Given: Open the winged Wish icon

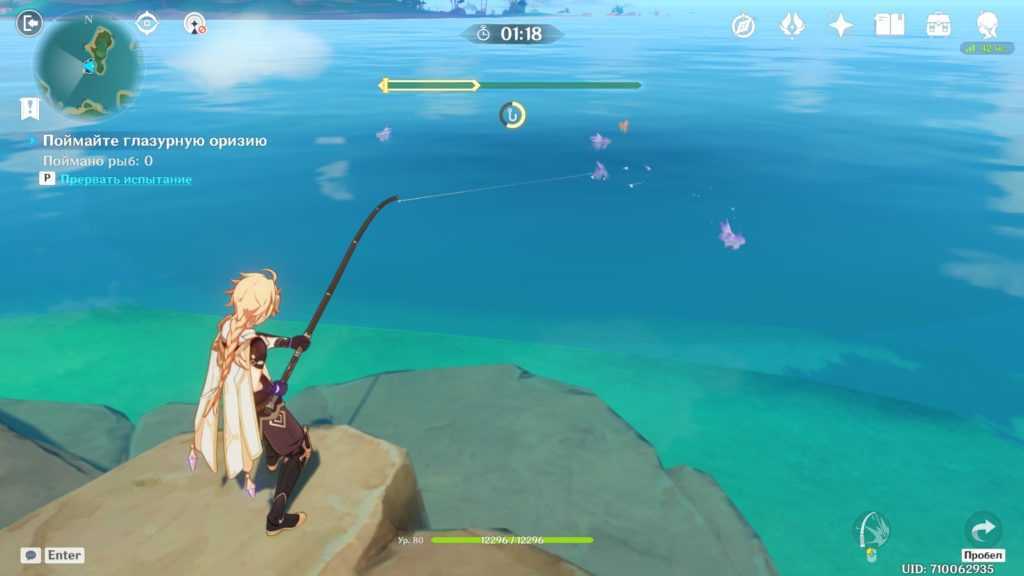Looking at the screenshot, I should (792, 26).
